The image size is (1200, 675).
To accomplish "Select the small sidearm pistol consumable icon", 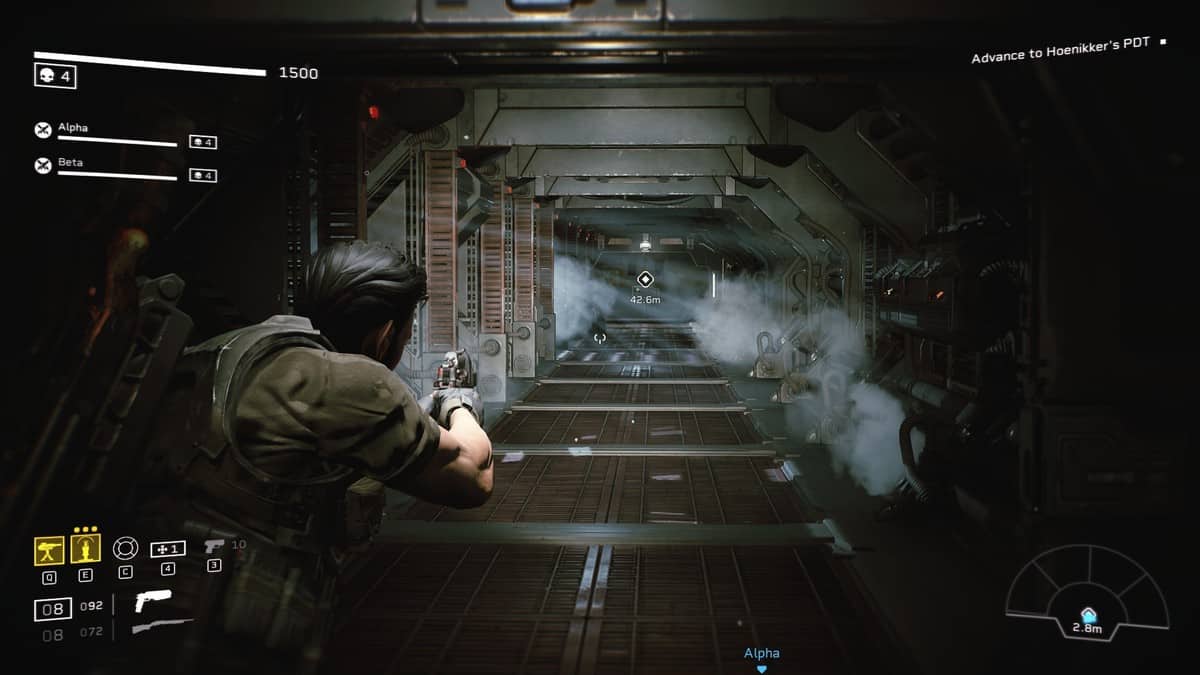I will point(213,546).
